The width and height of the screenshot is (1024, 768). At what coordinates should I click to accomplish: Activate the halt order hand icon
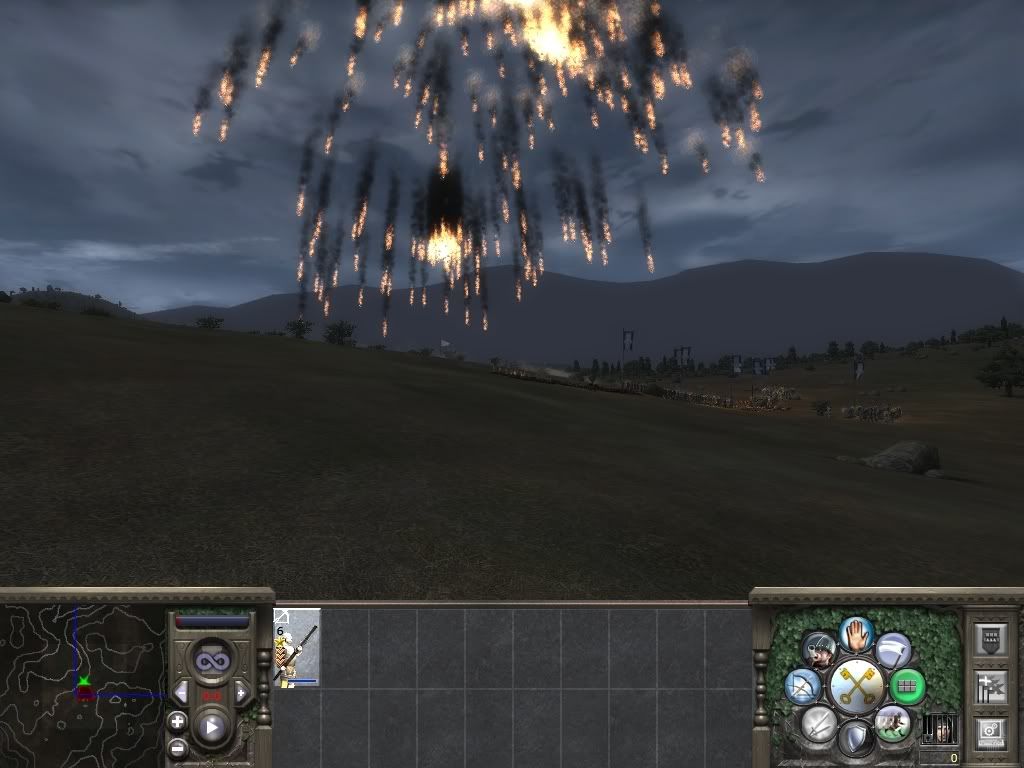[x=857, y=633]
